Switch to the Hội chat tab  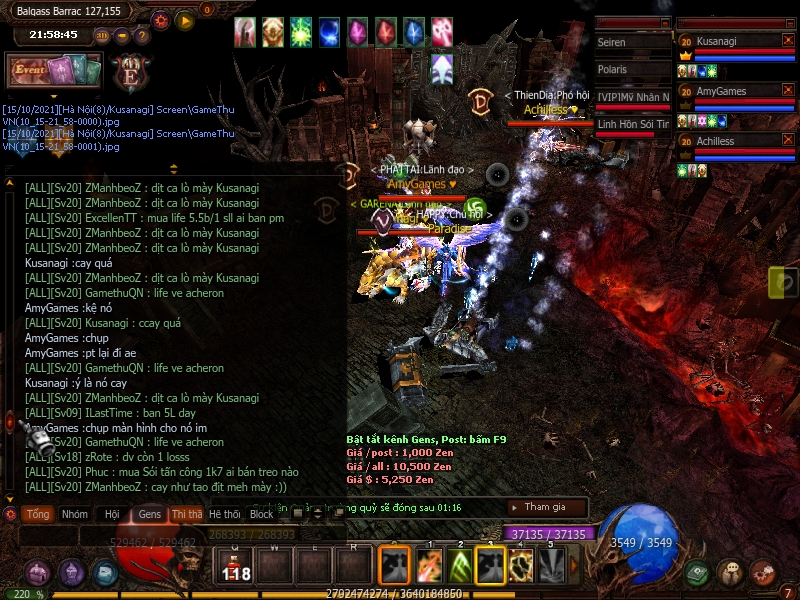coord(112,514)
